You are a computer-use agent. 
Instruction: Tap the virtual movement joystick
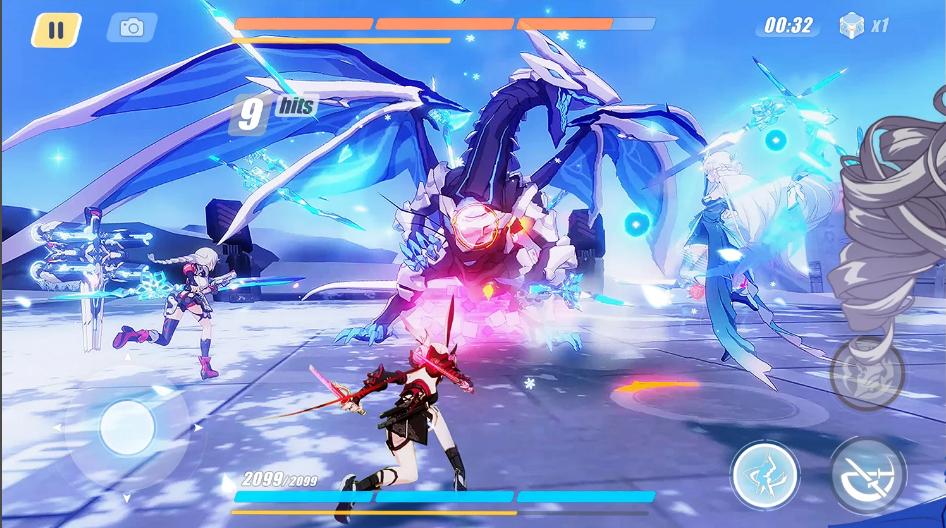pyautogui.click(x=127, y=428)
